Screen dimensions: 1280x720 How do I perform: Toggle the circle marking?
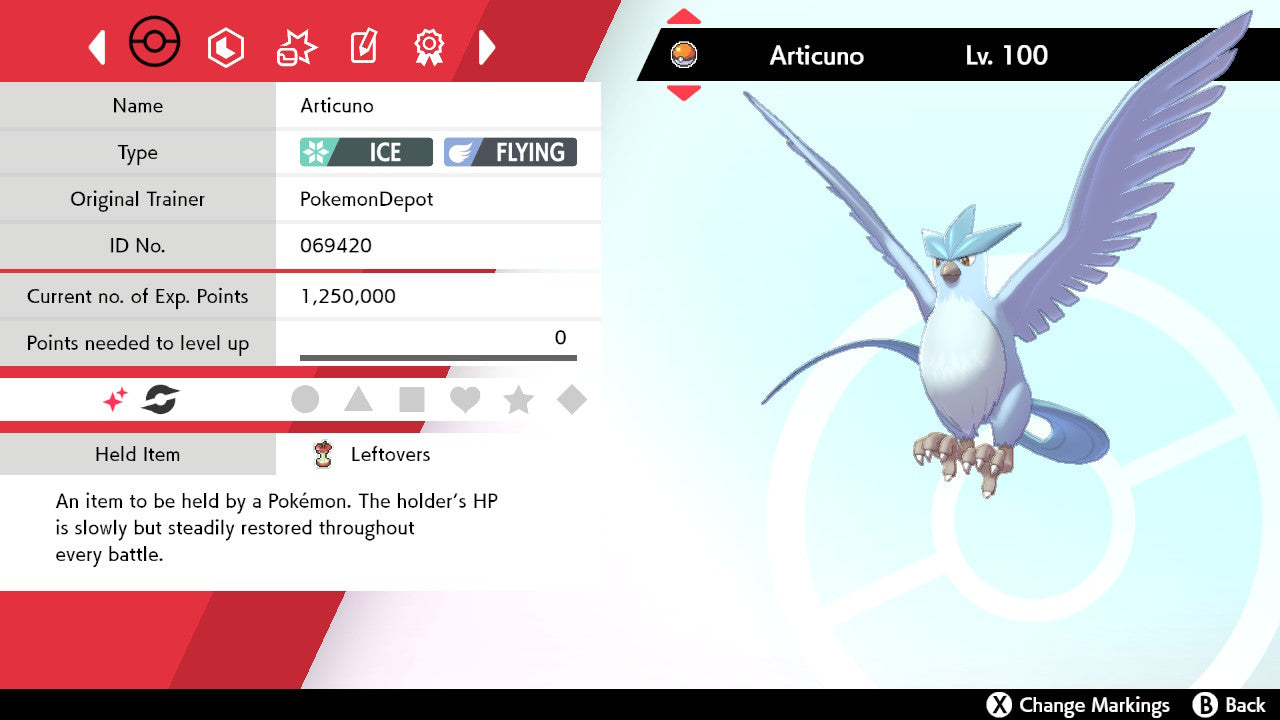(x=305, y=400)
